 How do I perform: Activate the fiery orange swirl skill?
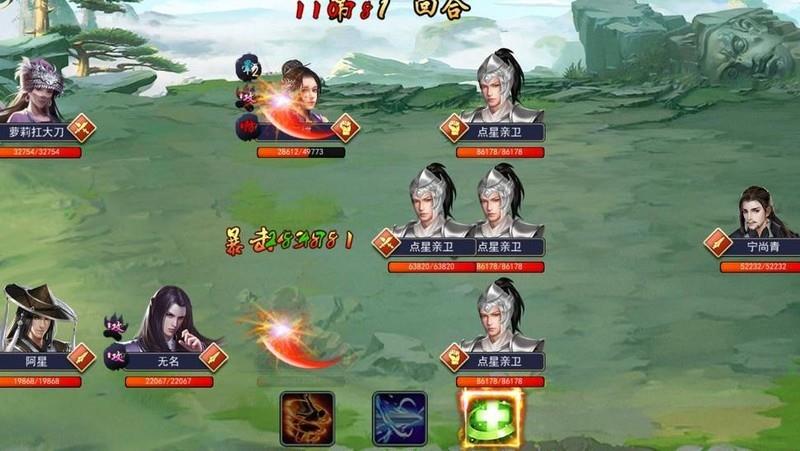307,417
